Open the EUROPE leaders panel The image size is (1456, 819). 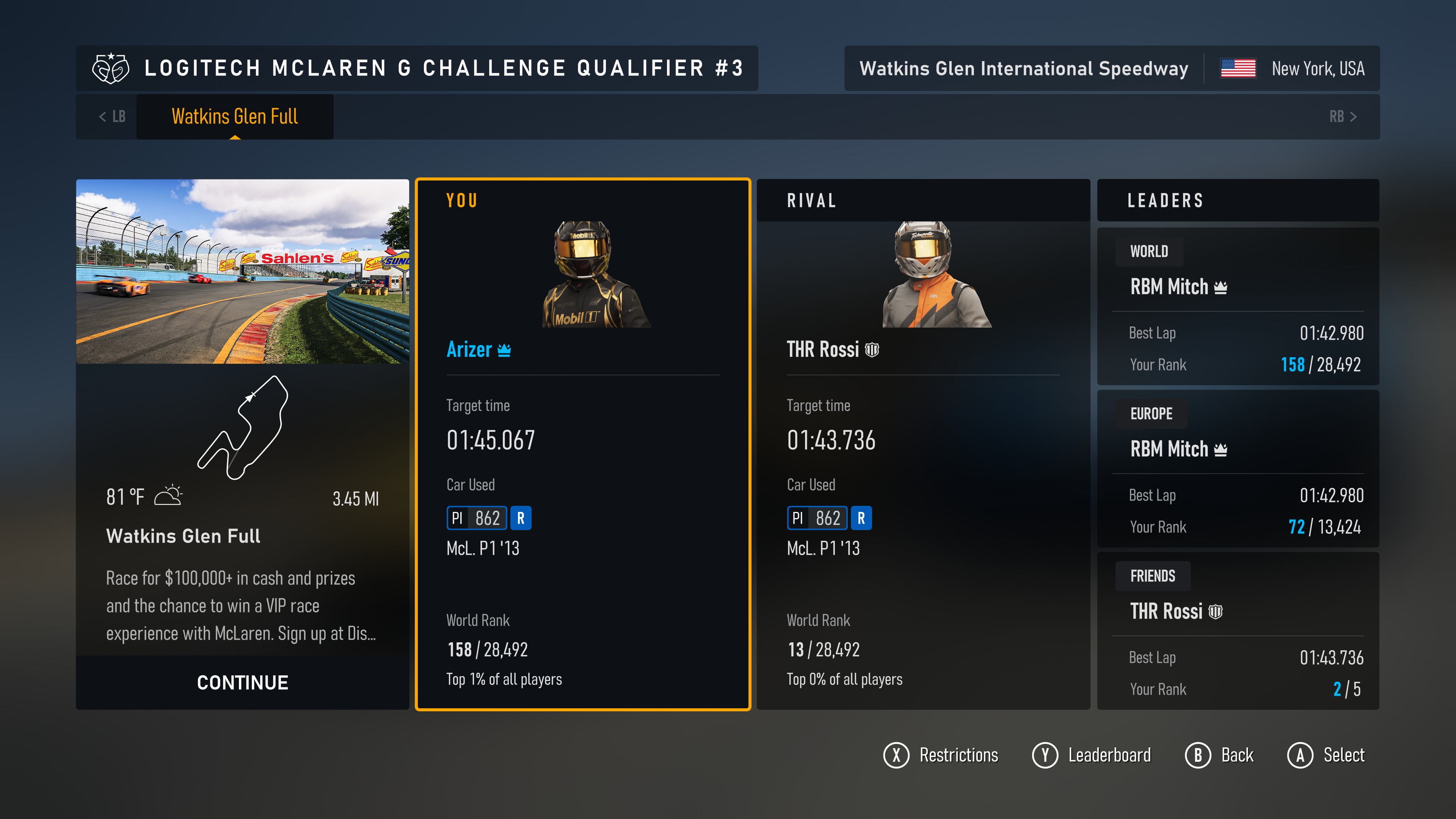tap(1238, 469)
